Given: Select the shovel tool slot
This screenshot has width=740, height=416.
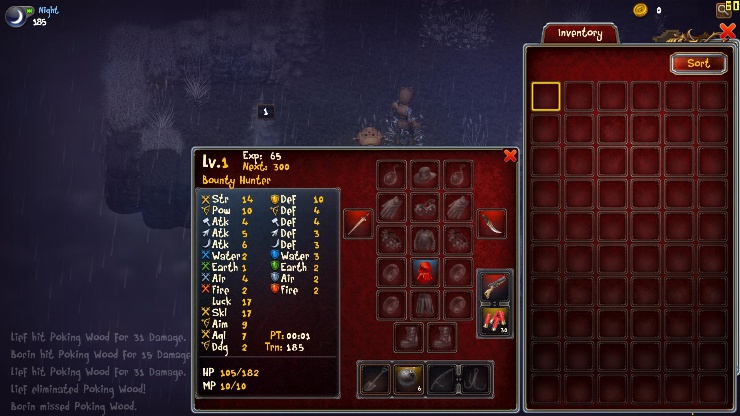Looking at the screenshot, I should (x=375, y=379).
